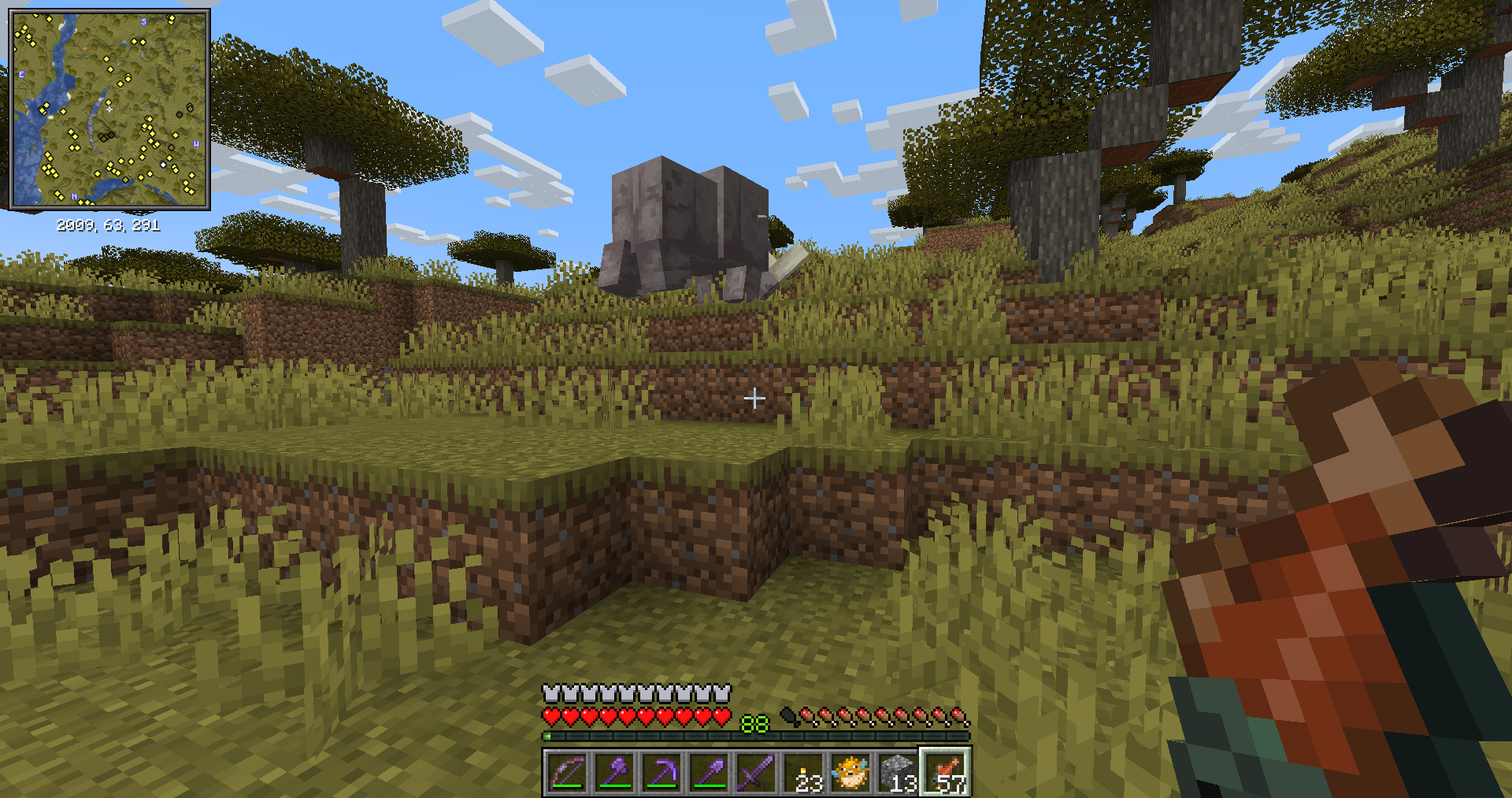This screenshot has height=798, width=1512.
Task: Select the cobblestone stack of 13
Action: coord(899,772)
